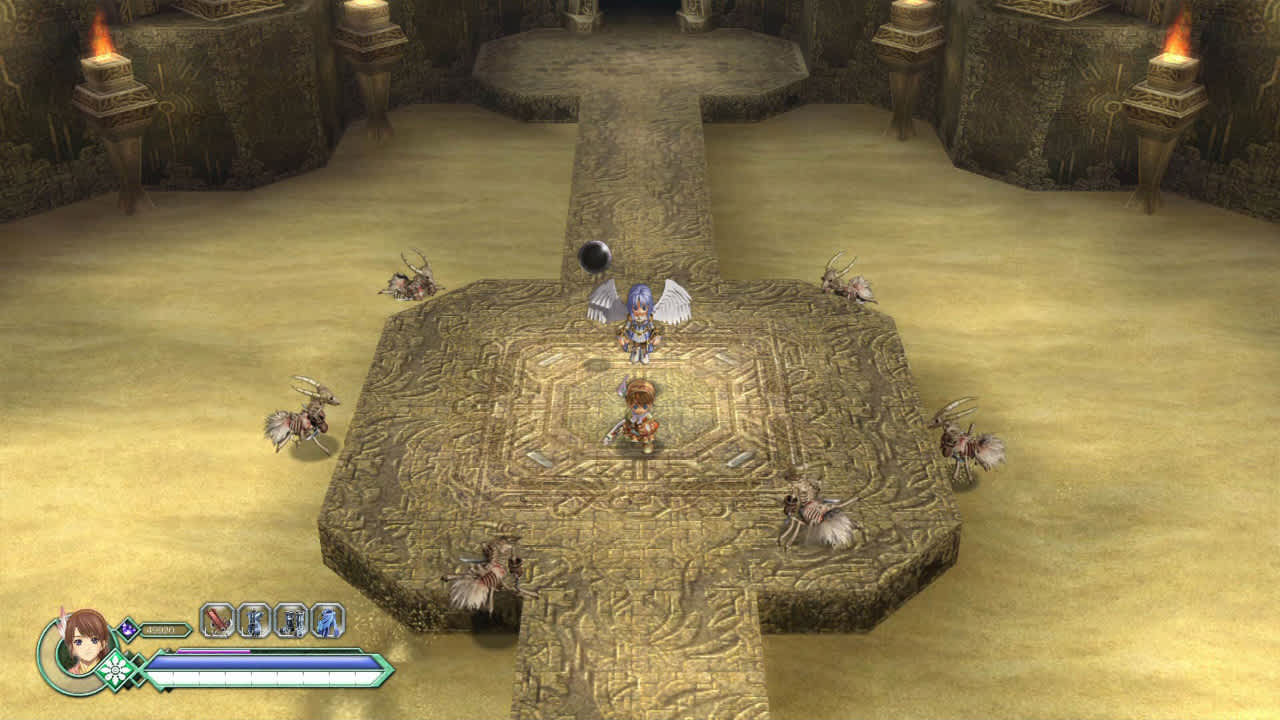
Task: Select the blue armor piece equipment icon
Action: point(255,621)
